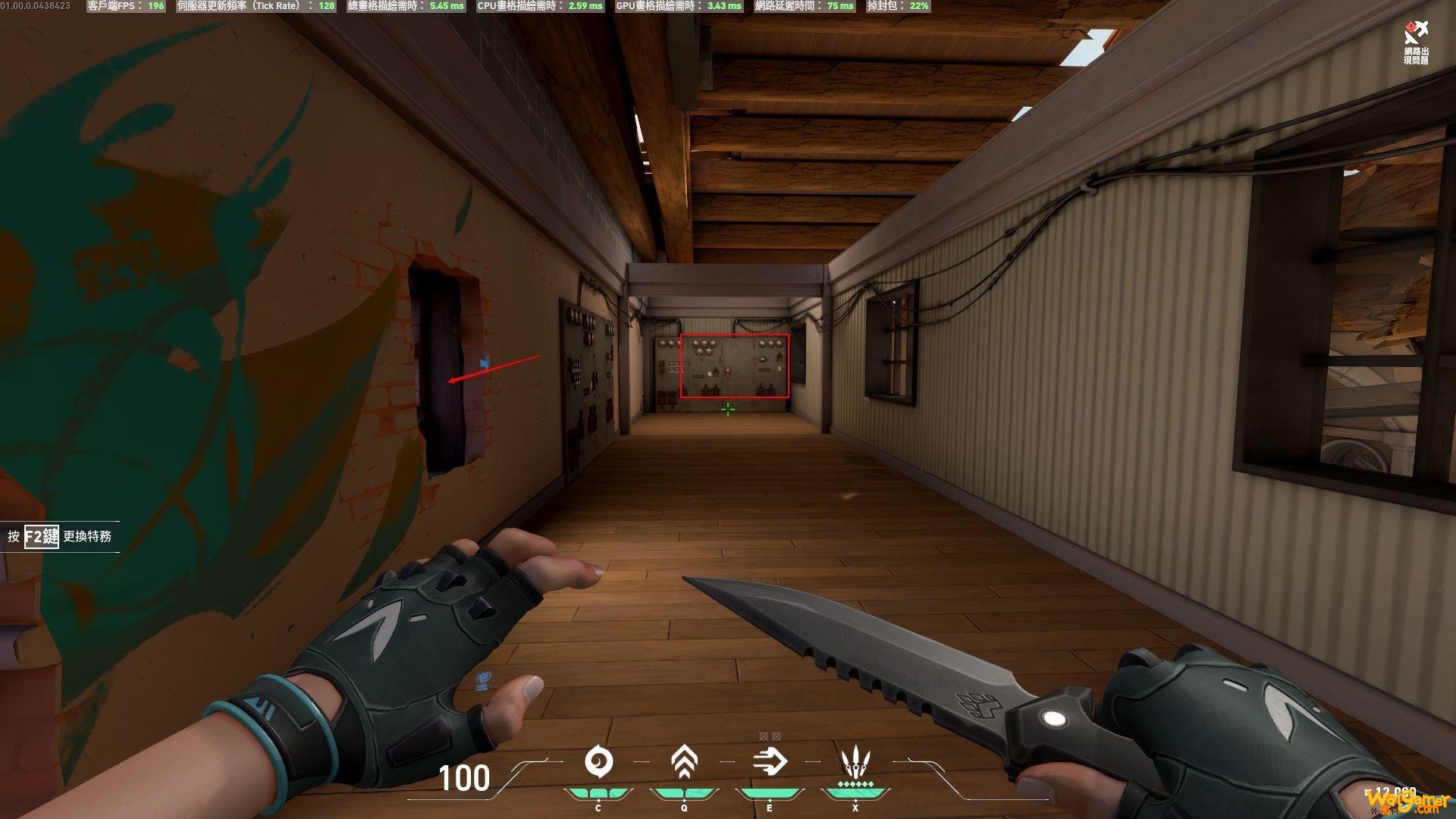Click the network problem warning icon
This screenshot has width=1456, height=819.
1415,33
